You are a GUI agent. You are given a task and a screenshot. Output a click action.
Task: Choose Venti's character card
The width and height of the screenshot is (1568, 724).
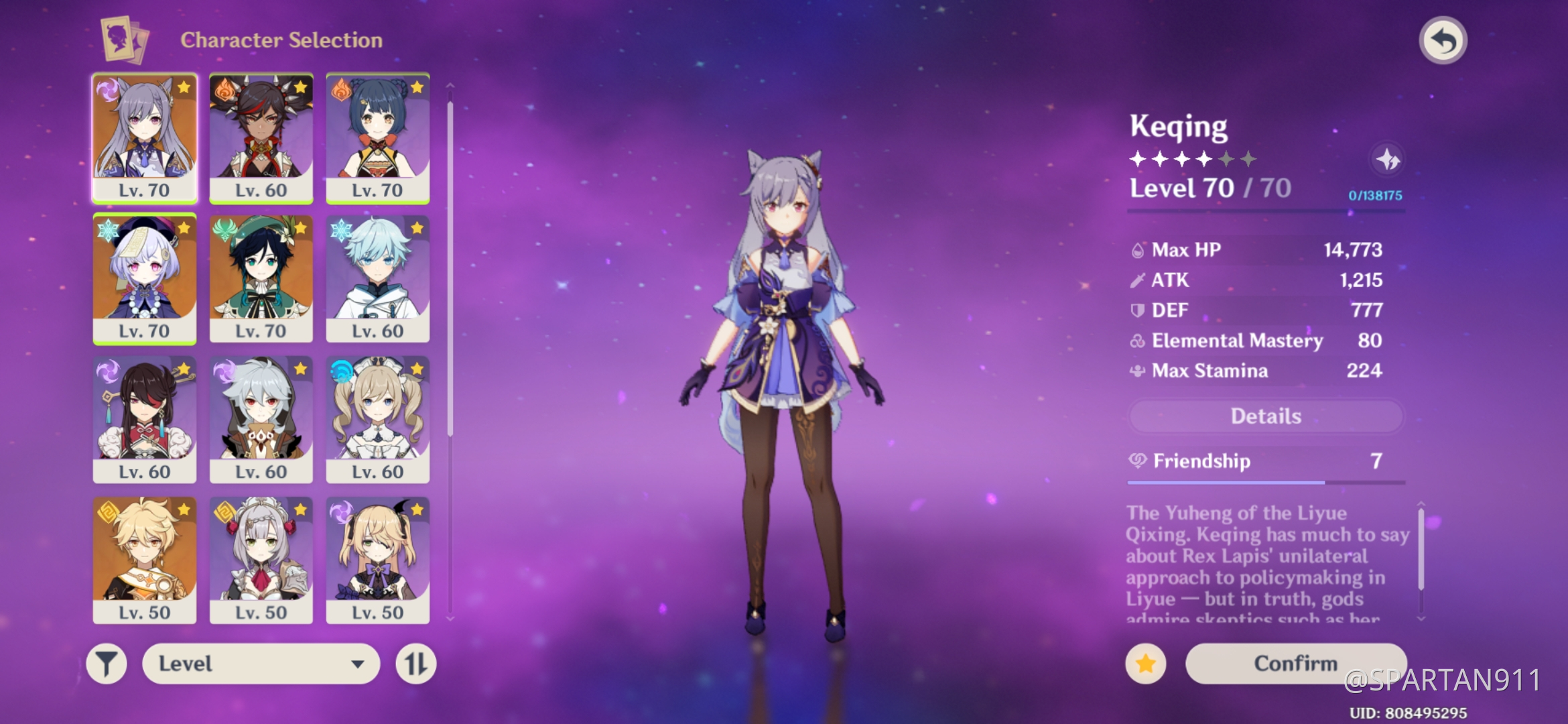click(261, 278)
